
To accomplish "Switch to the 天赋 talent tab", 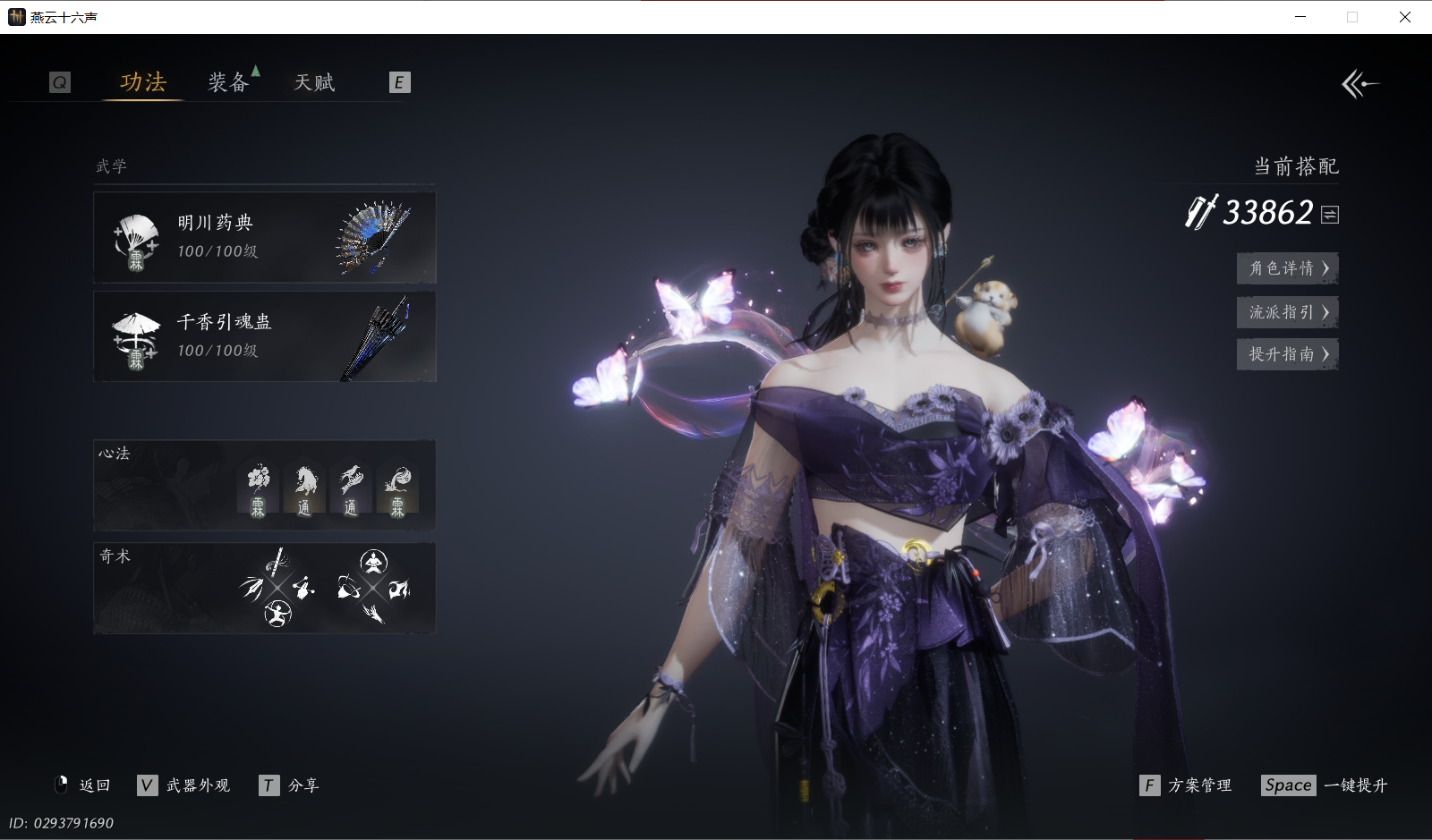I will coord(314,82).
